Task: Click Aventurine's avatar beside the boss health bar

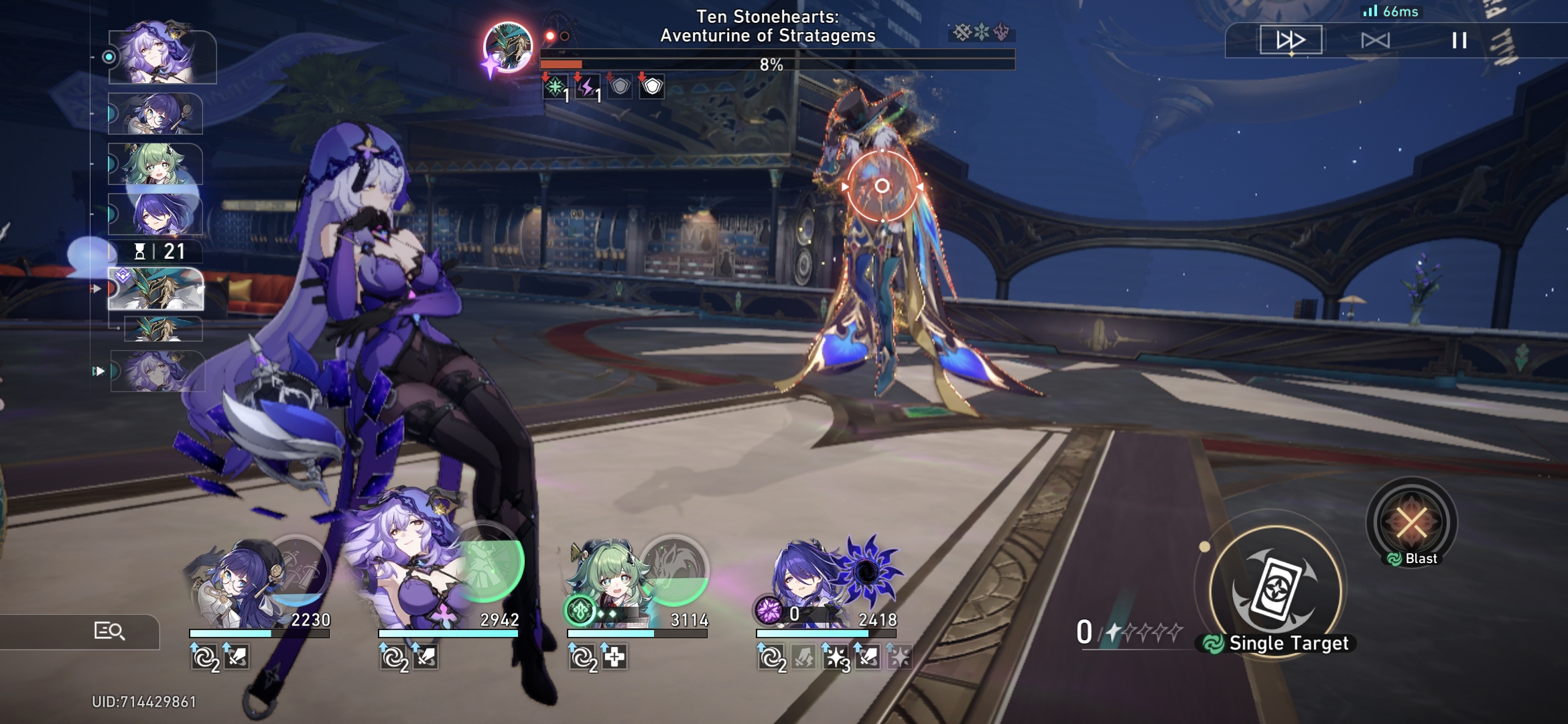Action: coord(507,47)
